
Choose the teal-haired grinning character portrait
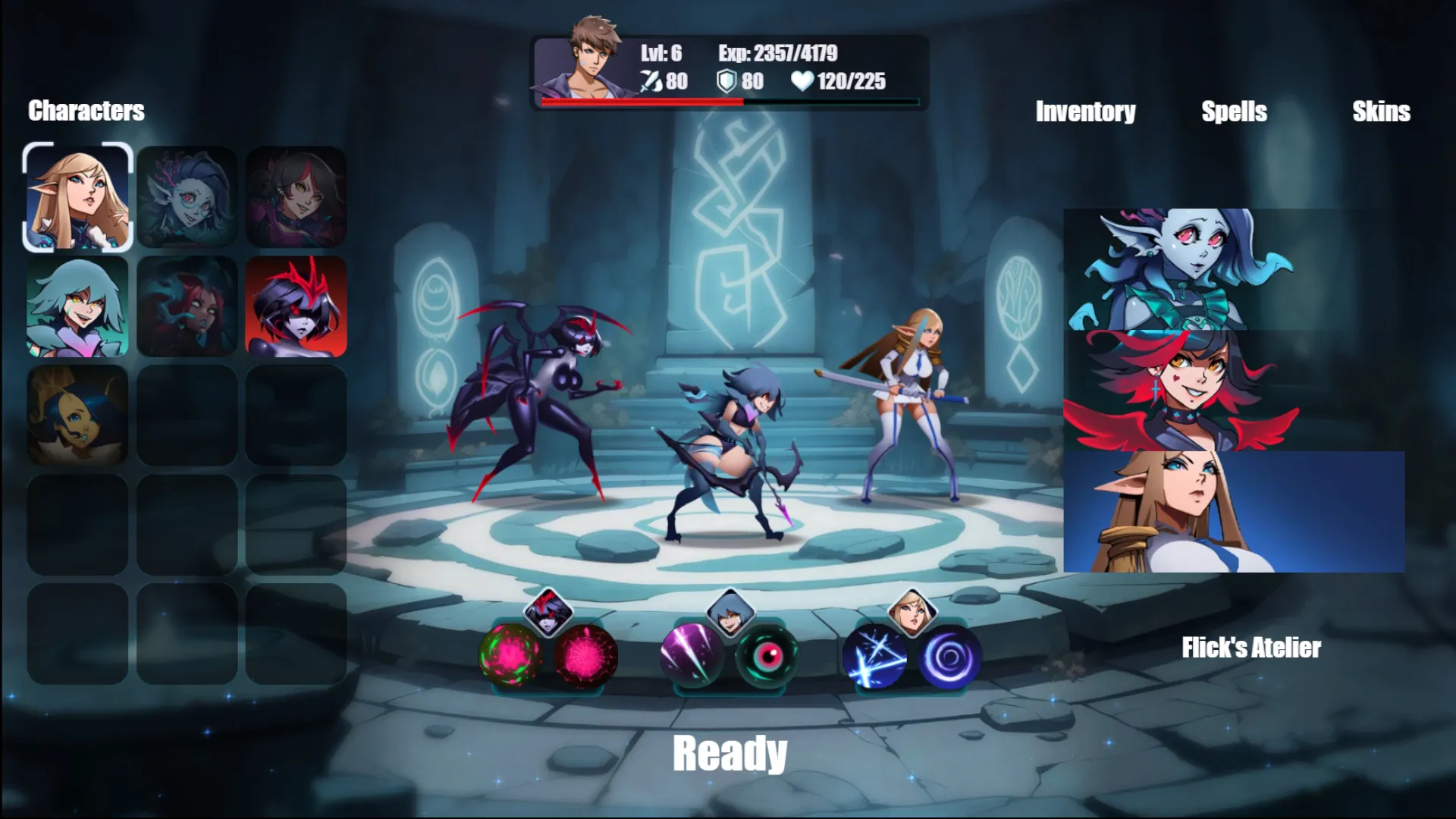coord(78,306)
